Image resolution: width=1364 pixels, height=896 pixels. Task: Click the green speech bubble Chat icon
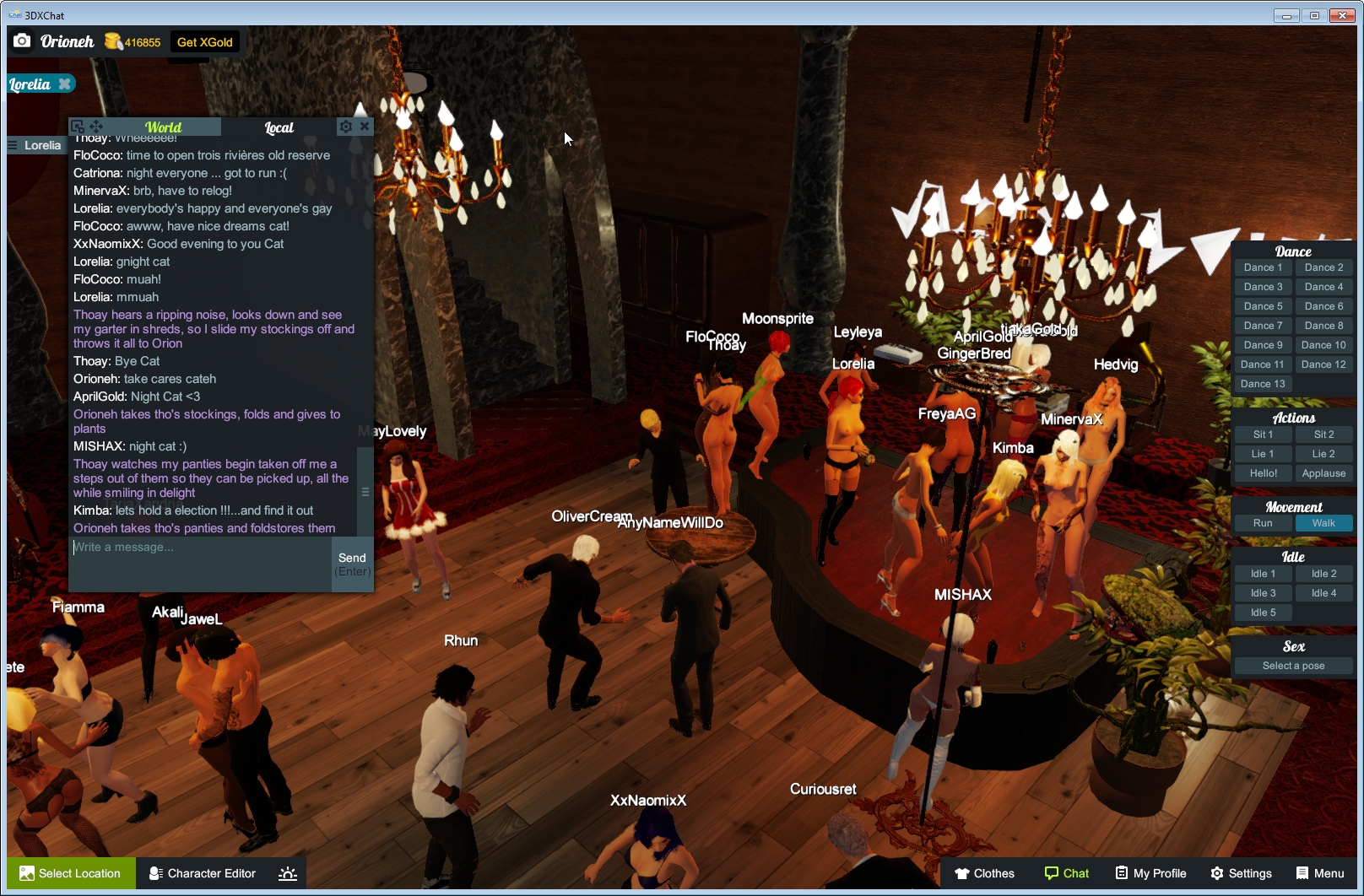pyautogui.click(x=1053, y=873)
